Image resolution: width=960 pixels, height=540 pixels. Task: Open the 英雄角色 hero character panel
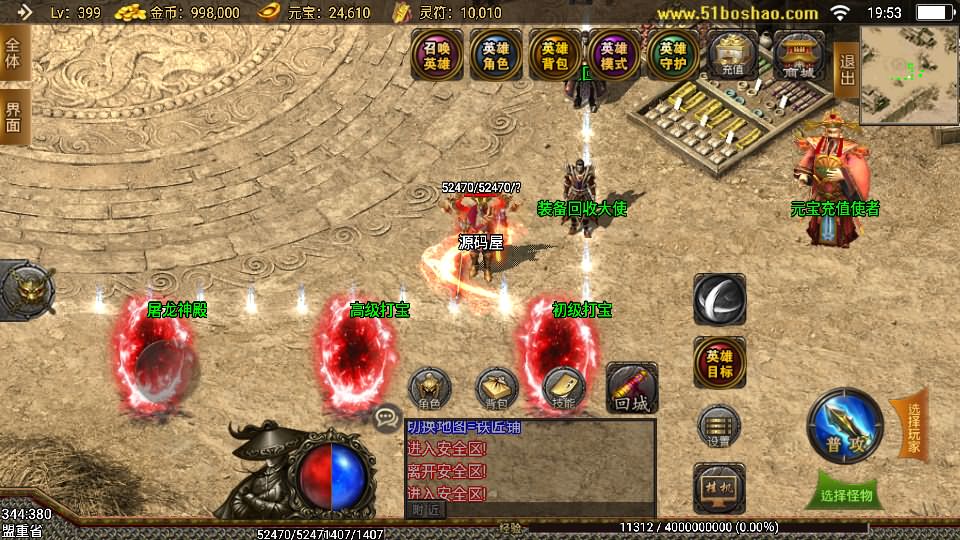(x=495, y=55)
